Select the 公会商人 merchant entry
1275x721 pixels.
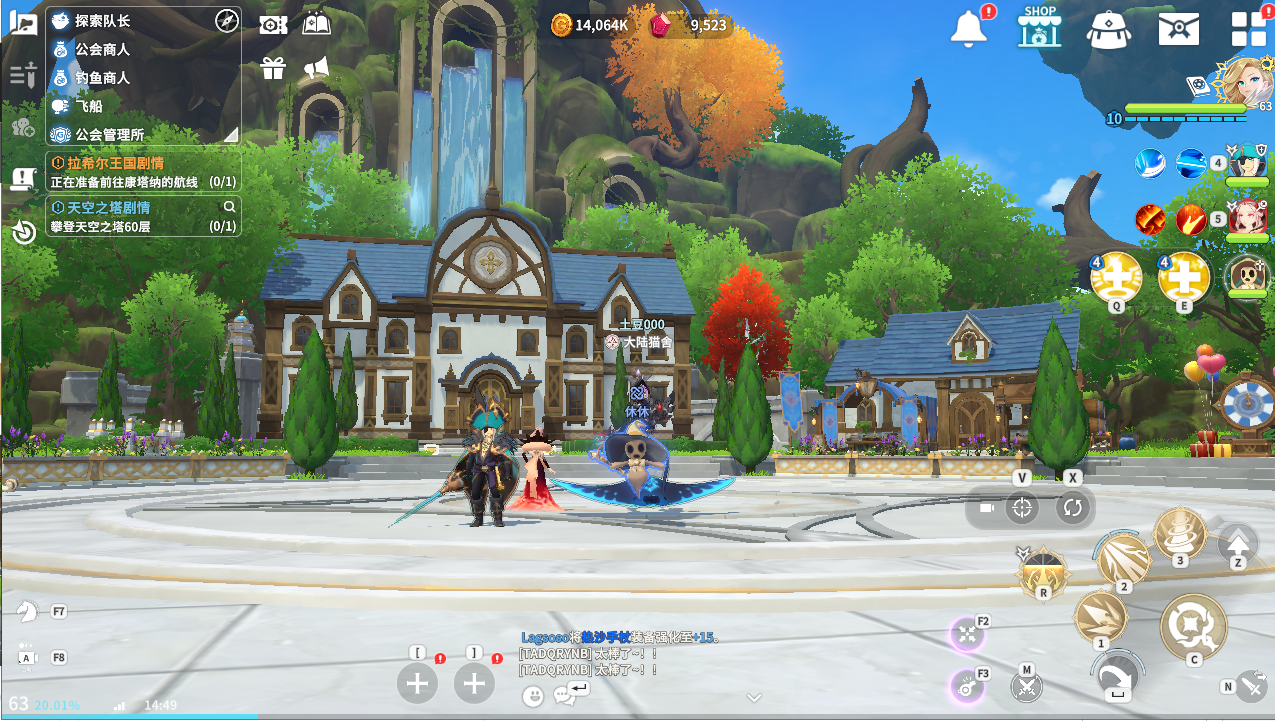(x=102, y=49)
